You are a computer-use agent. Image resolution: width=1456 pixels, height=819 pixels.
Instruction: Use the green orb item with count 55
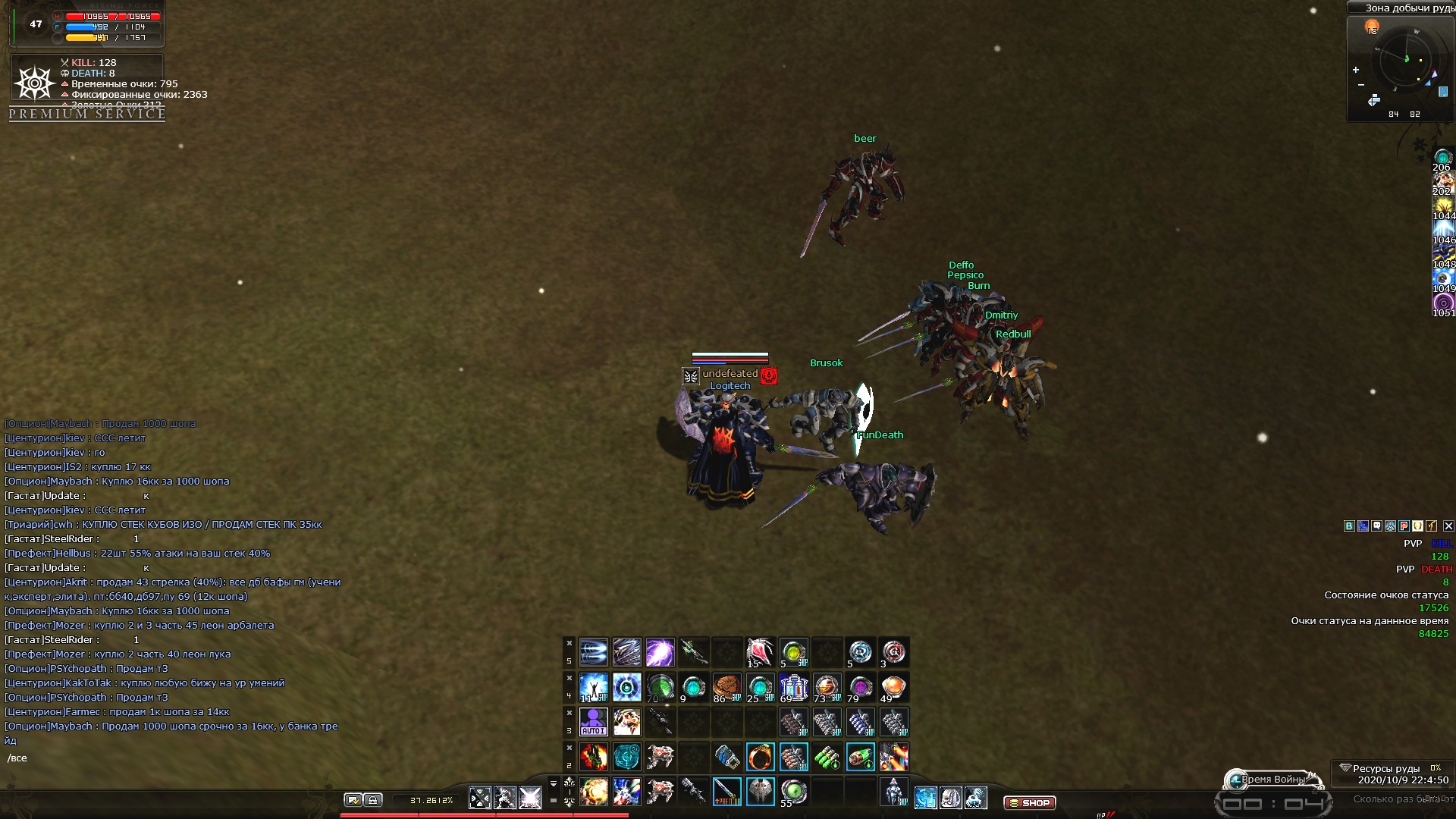tap(793, 792)
